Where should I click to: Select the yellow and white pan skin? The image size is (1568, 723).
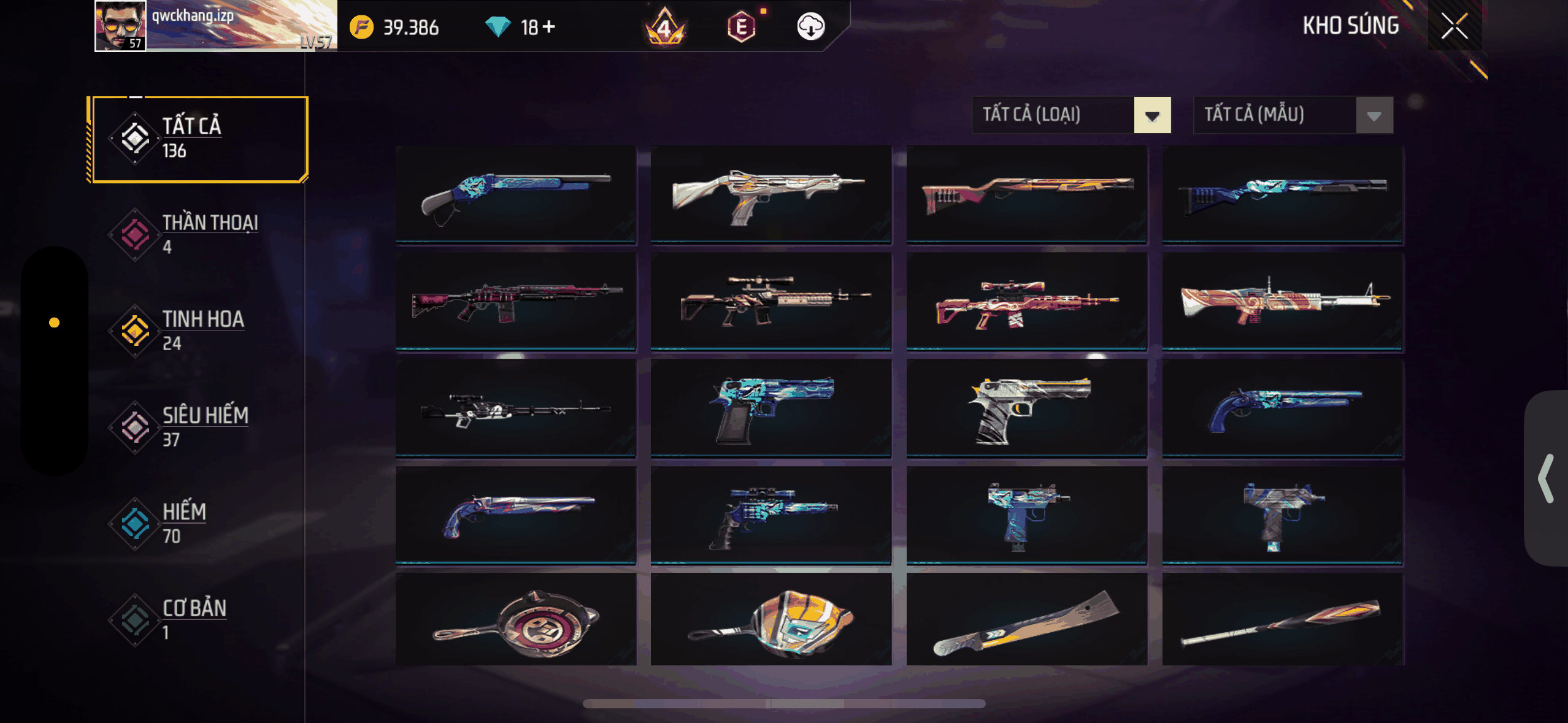click(771, 621)
